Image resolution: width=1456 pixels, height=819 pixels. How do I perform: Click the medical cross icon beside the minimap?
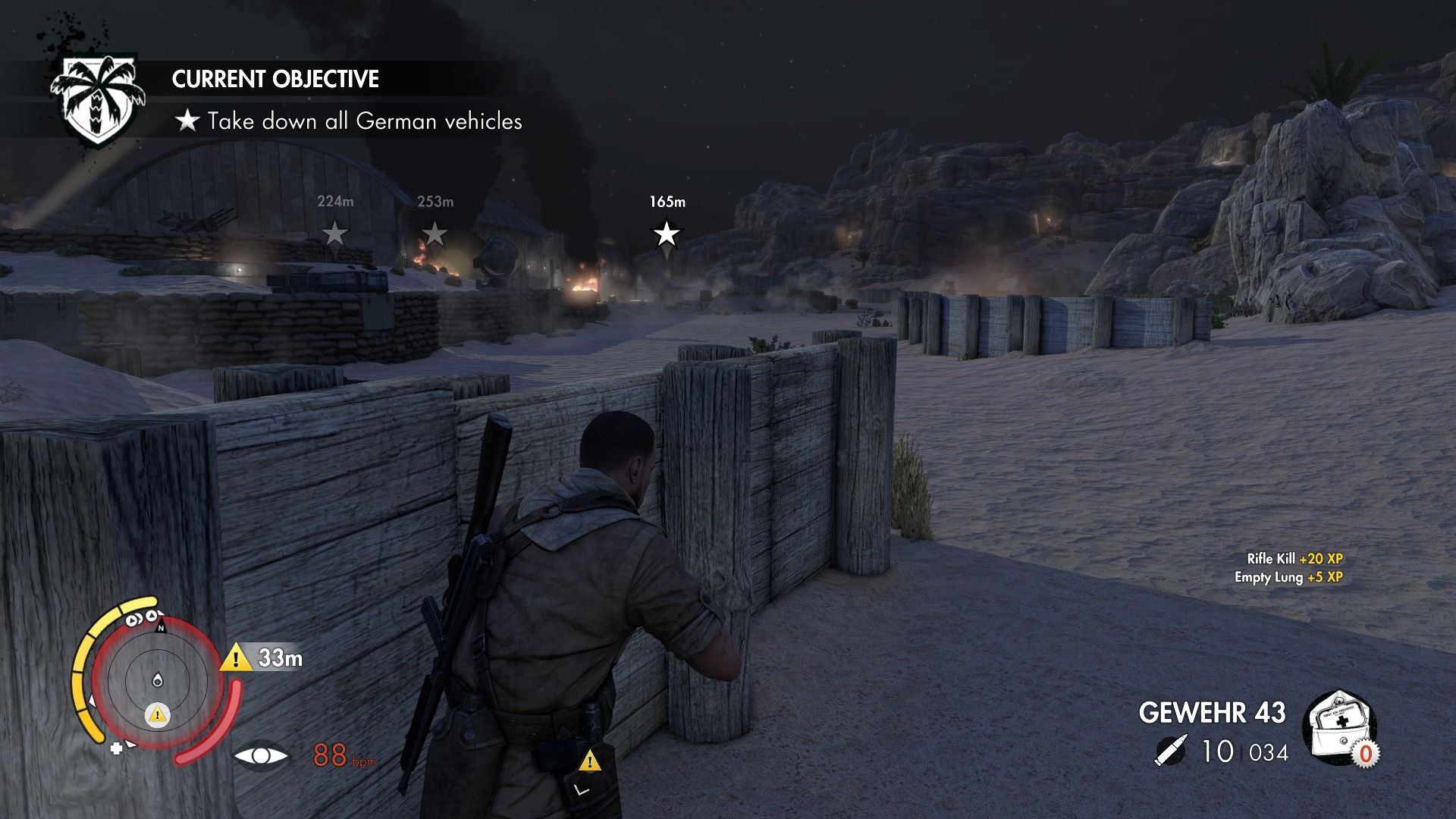pyautogui.click(x=116, y=747)
